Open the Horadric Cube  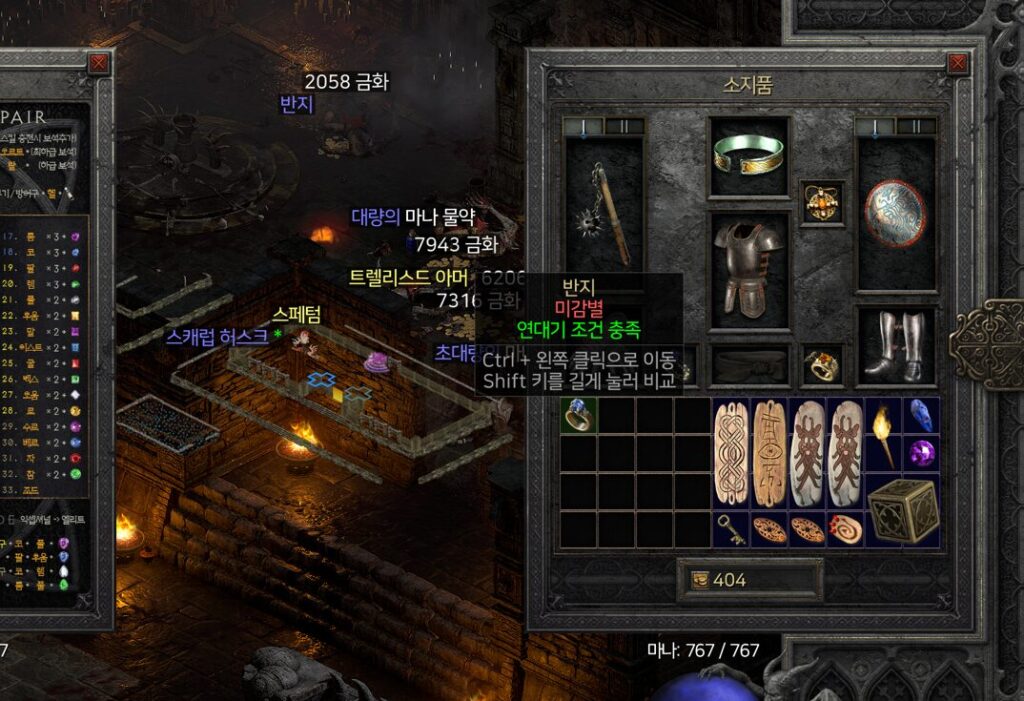tap(902, 509)
